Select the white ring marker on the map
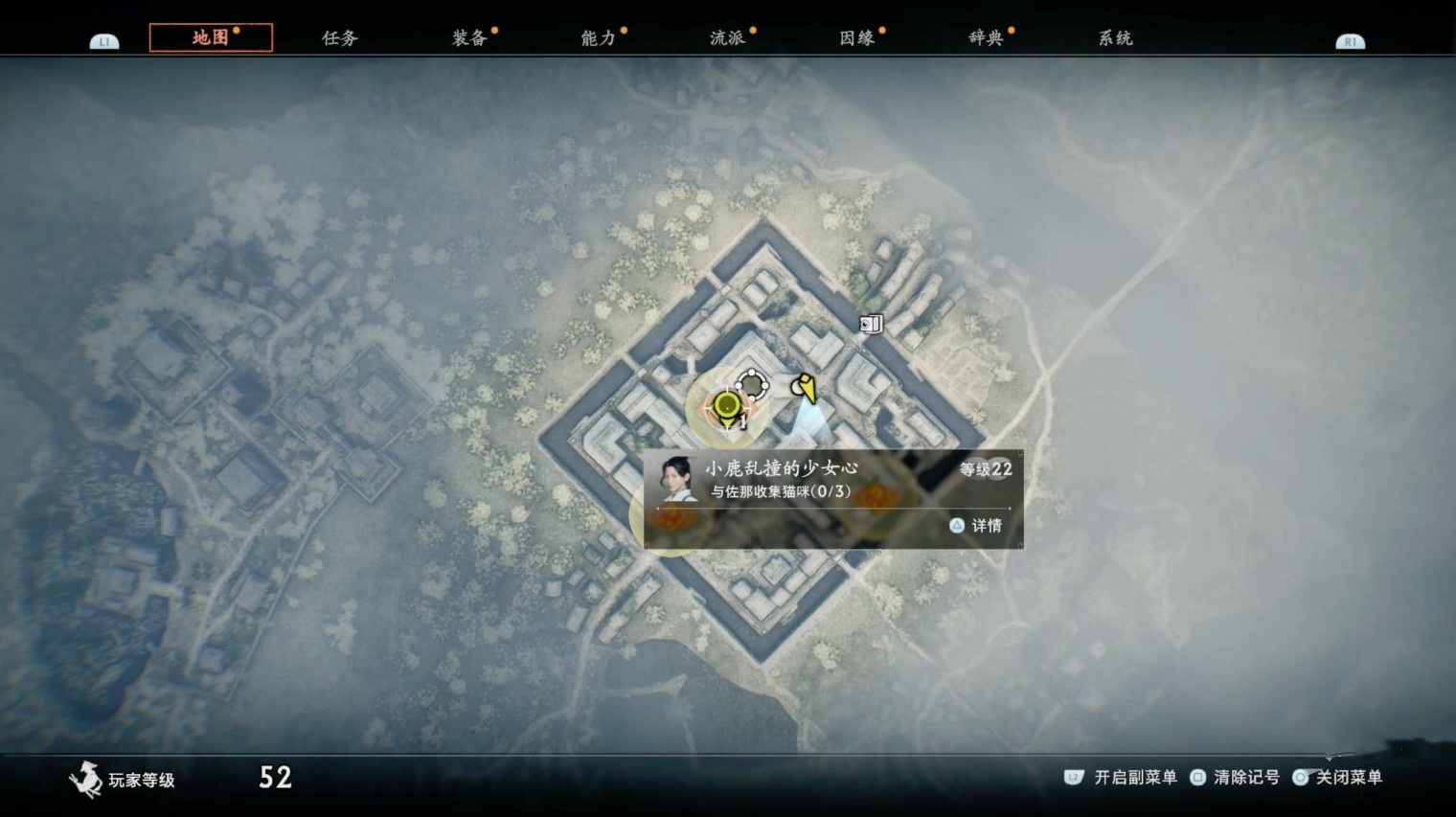1456x817 pixels. point(753,384)
